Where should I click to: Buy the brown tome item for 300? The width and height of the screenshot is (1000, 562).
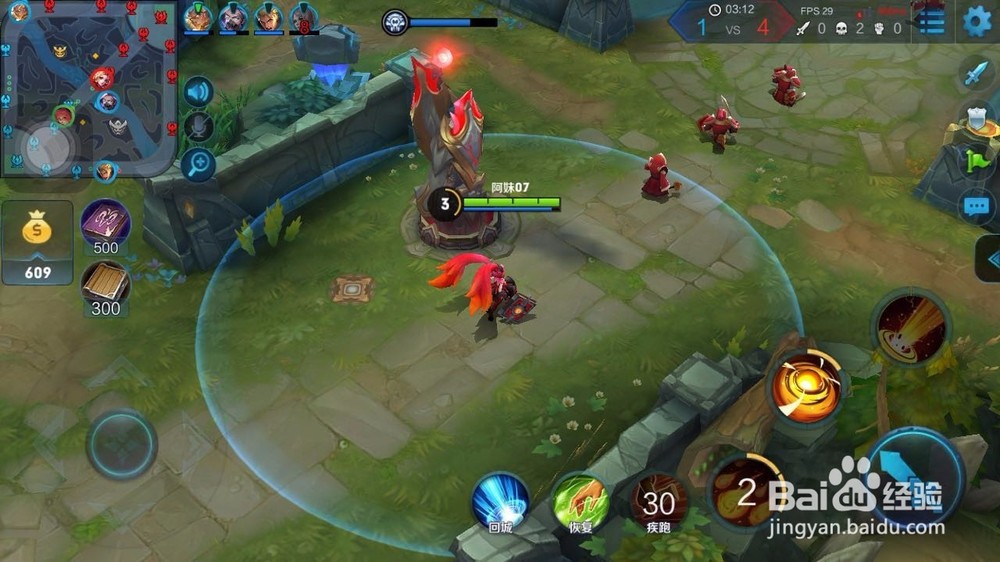pos(105,288)
